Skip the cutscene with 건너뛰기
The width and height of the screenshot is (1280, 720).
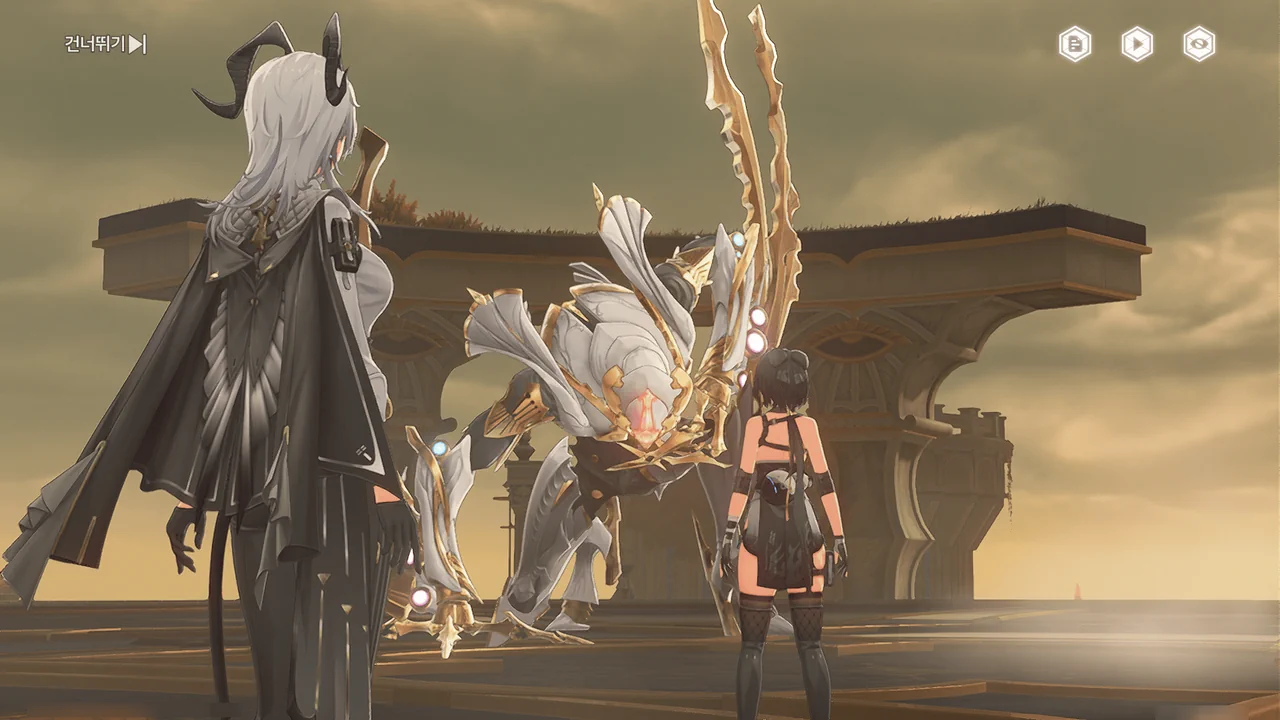tap(106, 44)
